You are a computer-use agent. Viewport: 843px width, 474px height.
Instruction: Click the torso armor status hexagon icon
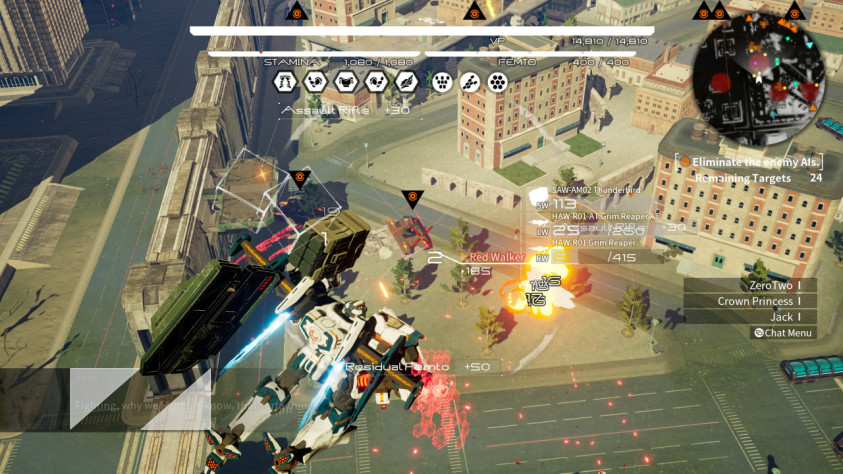coord(346,82)
